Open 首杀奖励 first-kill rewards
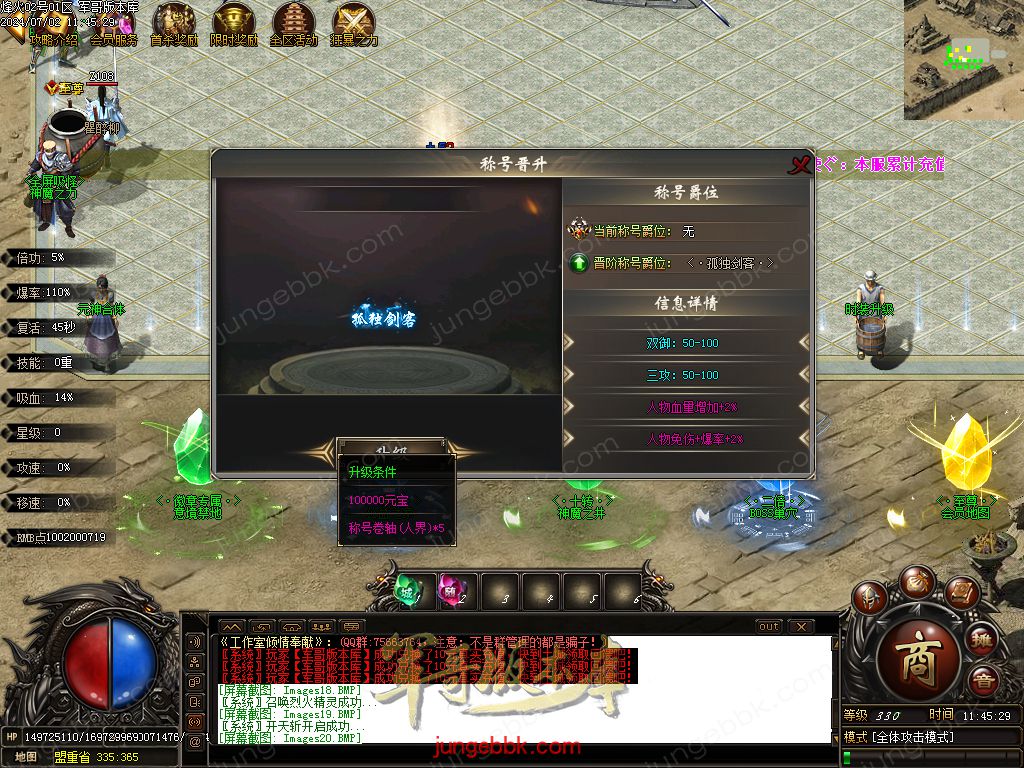 coord(174,24)
